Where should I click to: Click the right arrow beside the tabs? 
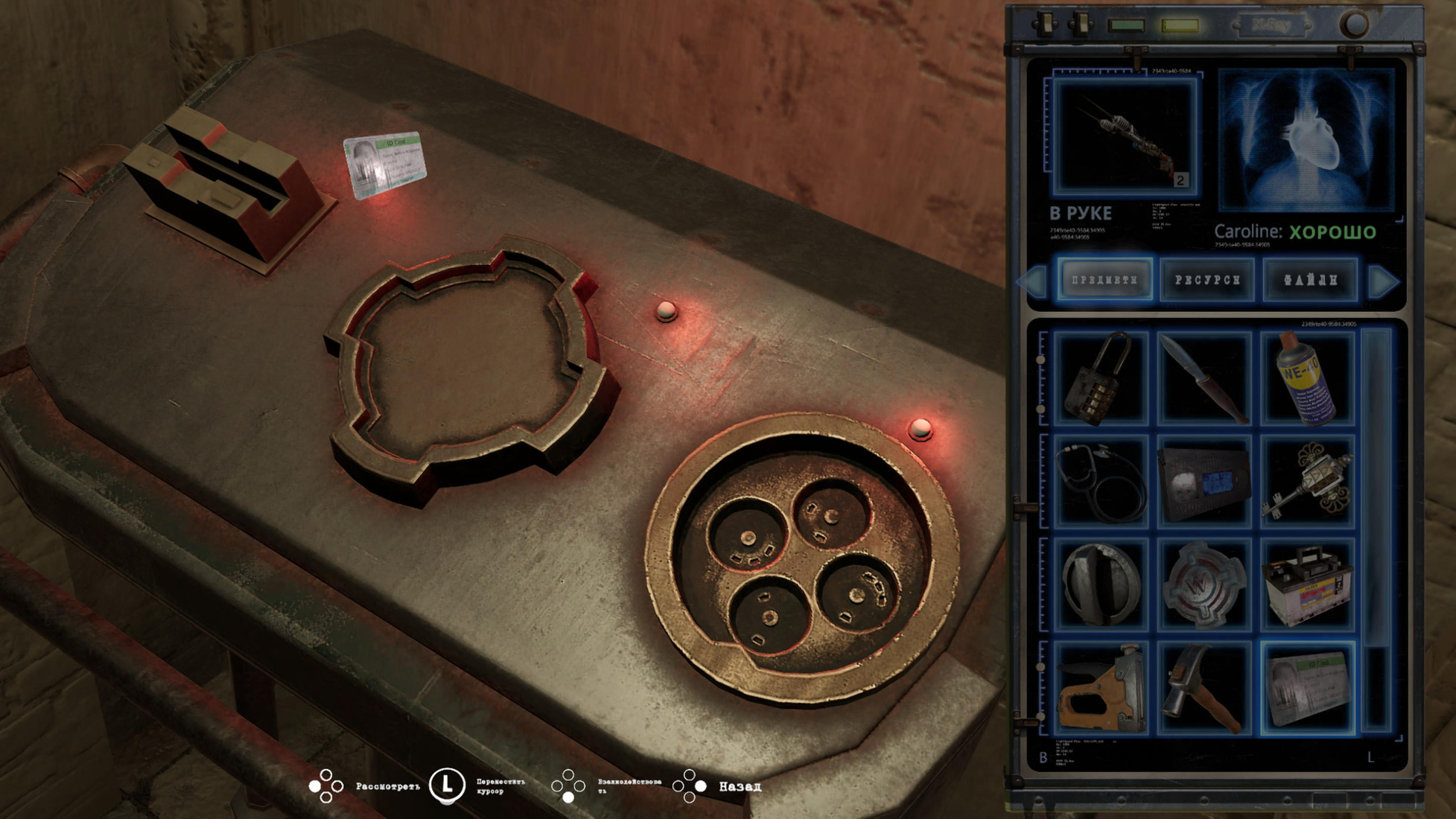tap(1383, 282)
